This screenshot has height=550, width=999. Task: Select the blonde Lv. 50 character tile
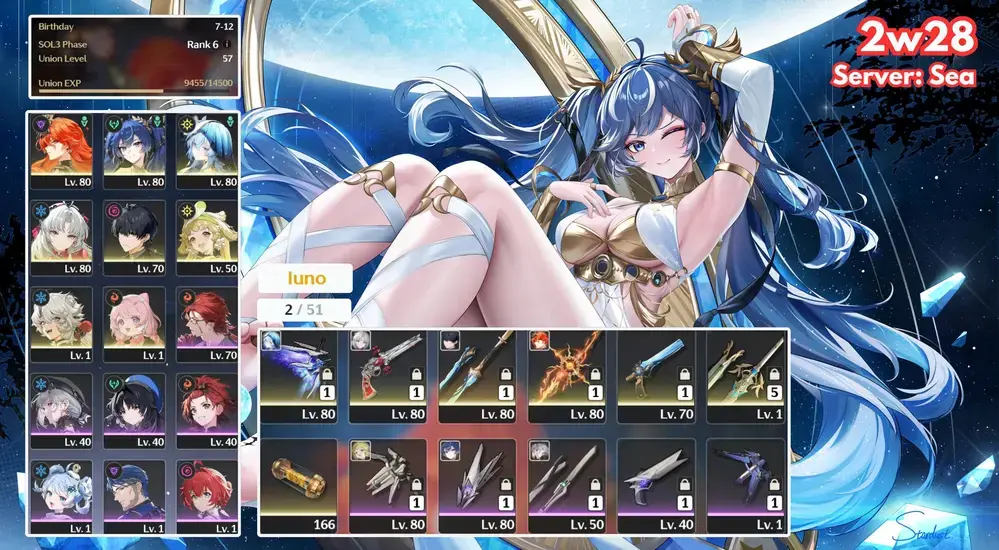coord(205,237)
